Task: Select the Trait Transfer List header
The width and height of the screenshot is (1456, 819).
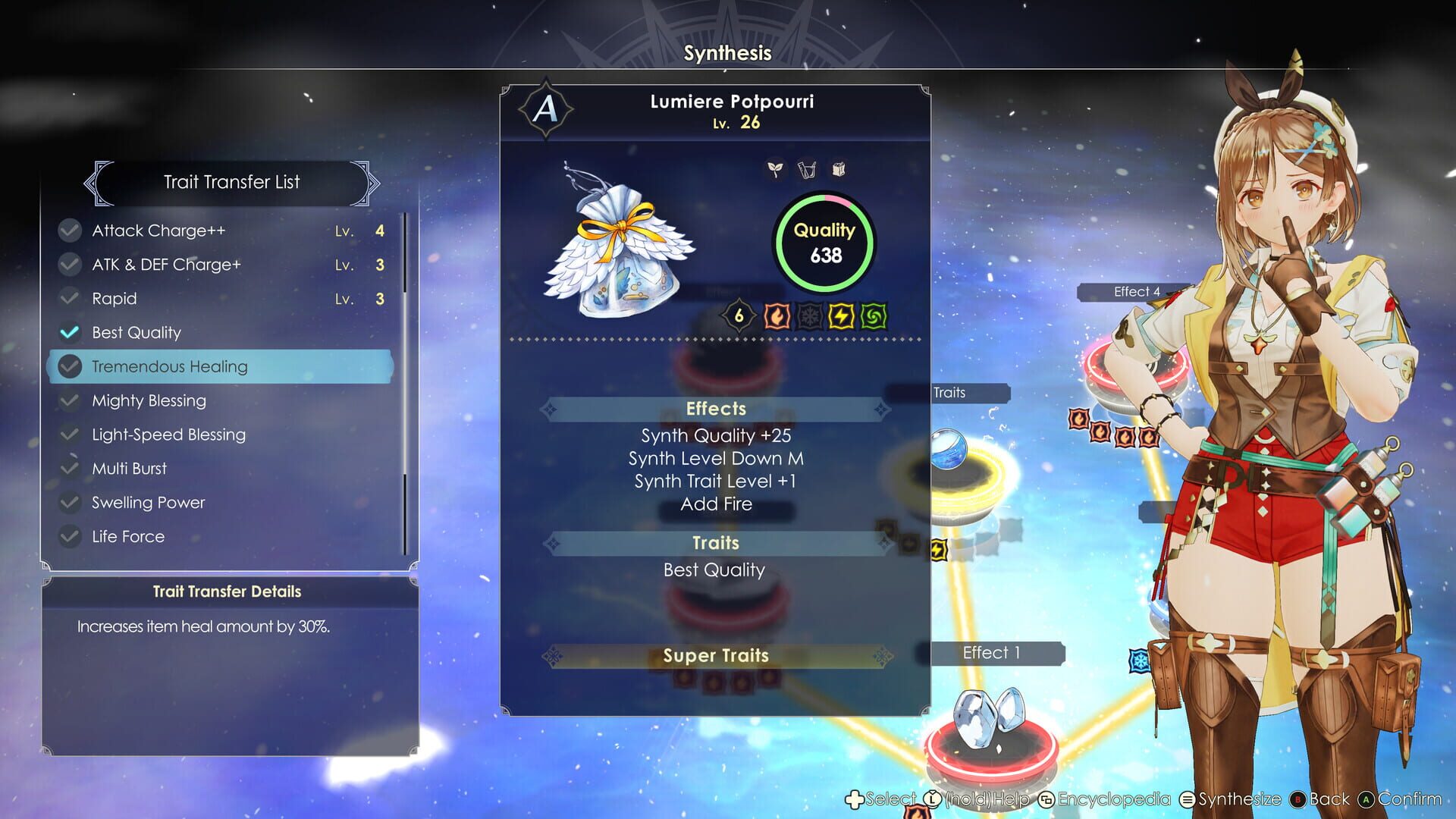Action: click(x=231, y=182)
